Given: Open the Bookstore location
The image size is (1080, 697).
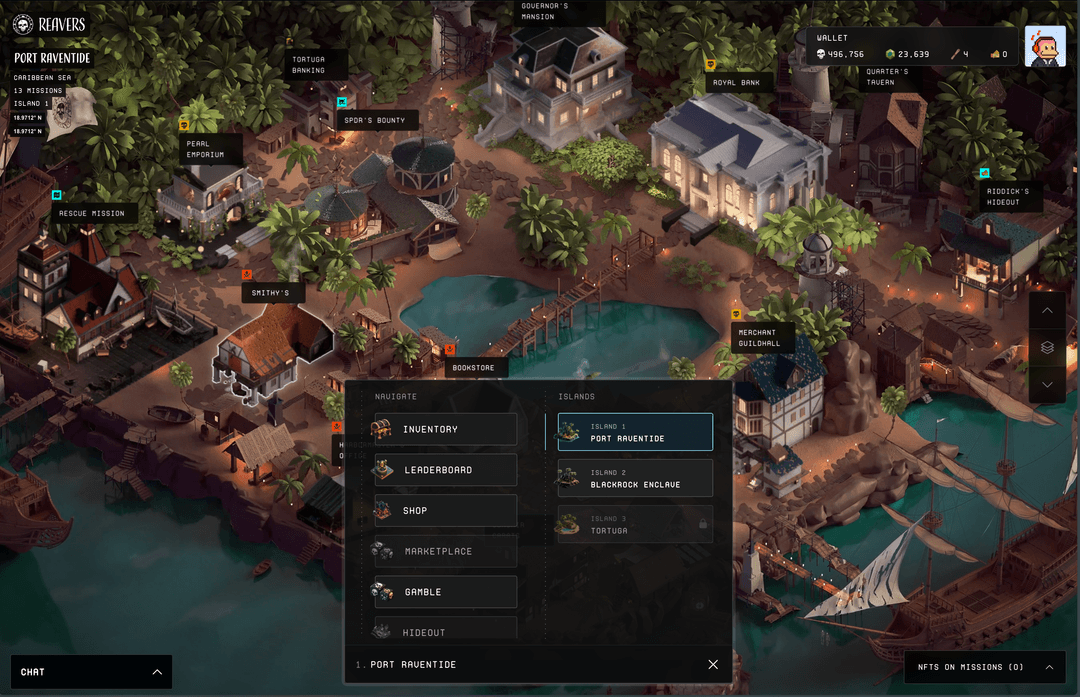Looking at the screenshot, I should tap(473, 368).
